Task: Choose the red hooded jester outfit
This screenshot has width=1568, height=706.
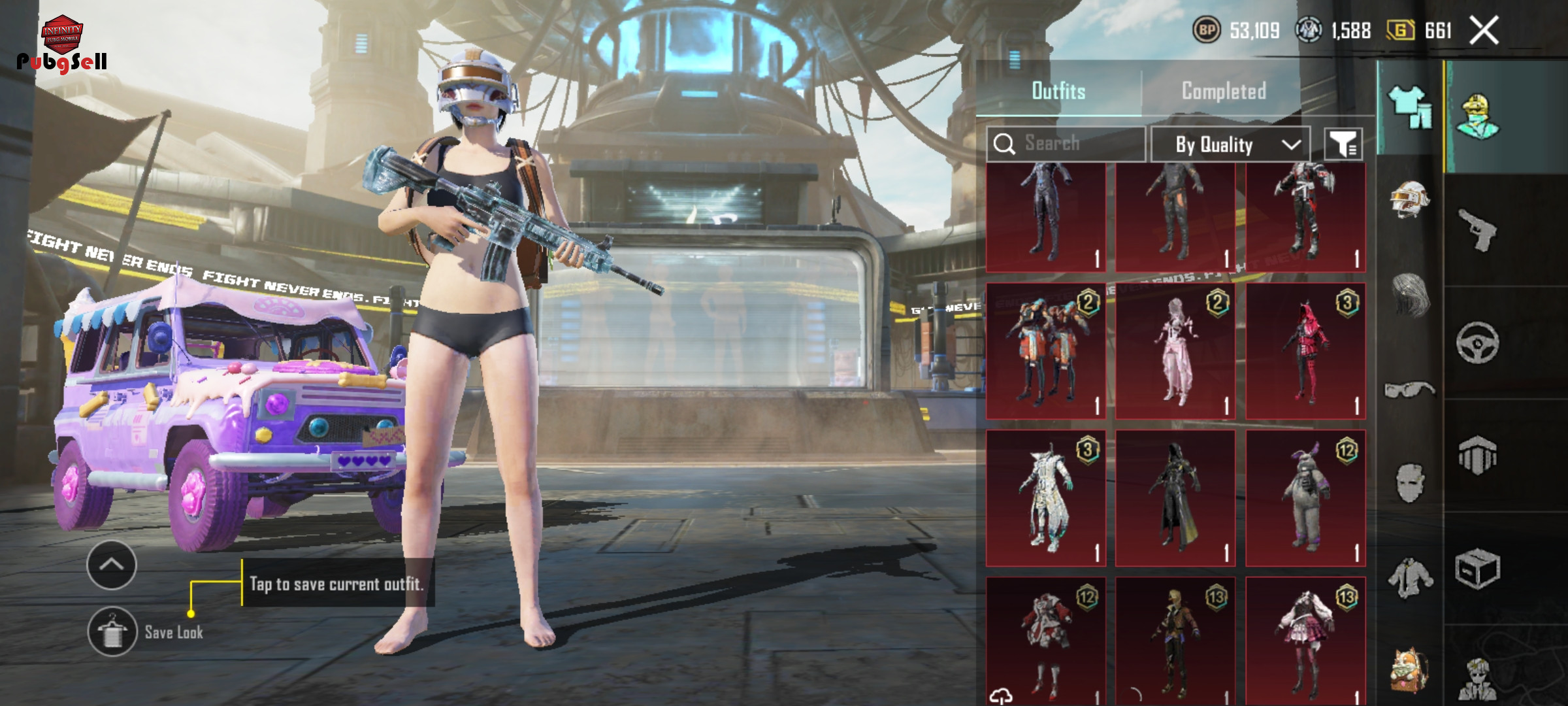Action: pyautogui.click(x=1305, y=351)
